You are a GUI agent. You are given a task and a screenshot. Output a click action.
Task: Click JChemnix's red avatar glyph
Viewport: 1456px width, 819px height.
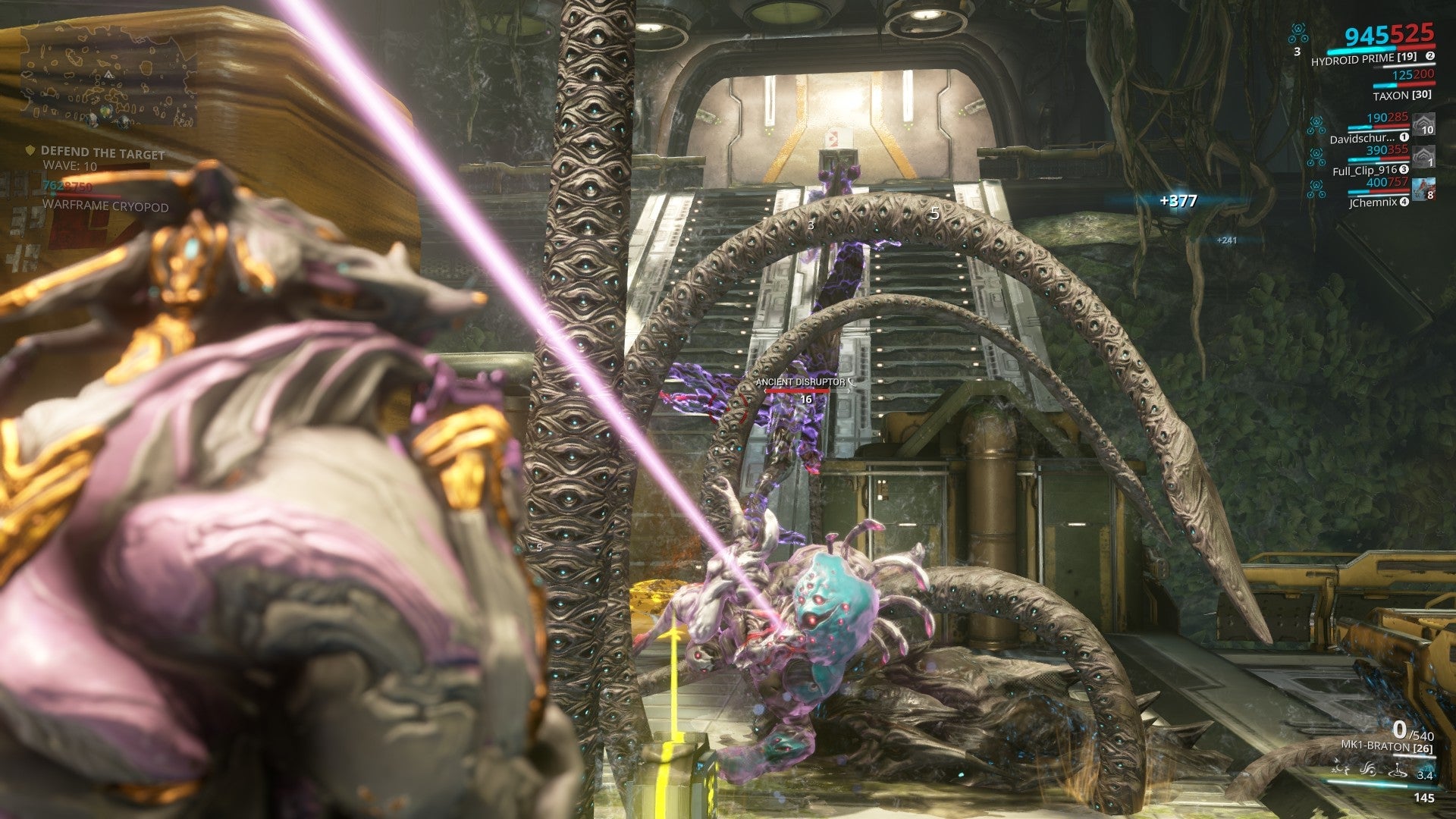click(1423, 188)
